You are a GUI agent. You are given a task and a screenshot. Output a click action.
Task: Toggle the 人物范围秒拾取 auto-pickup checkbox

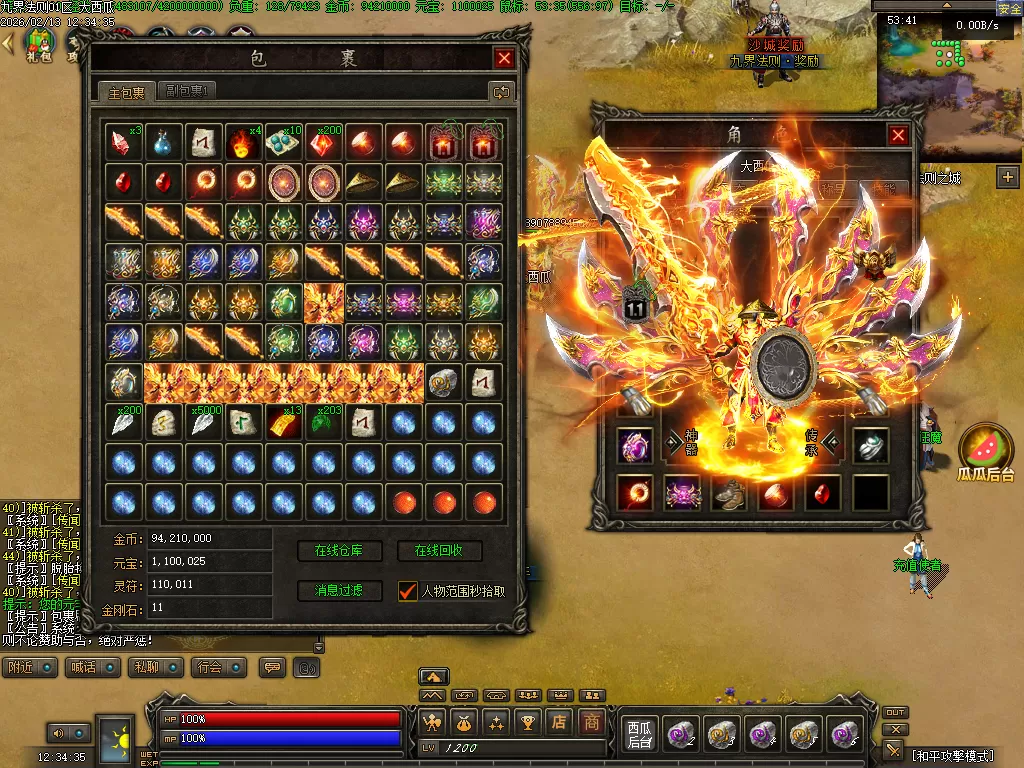click(x=408, y=591)
